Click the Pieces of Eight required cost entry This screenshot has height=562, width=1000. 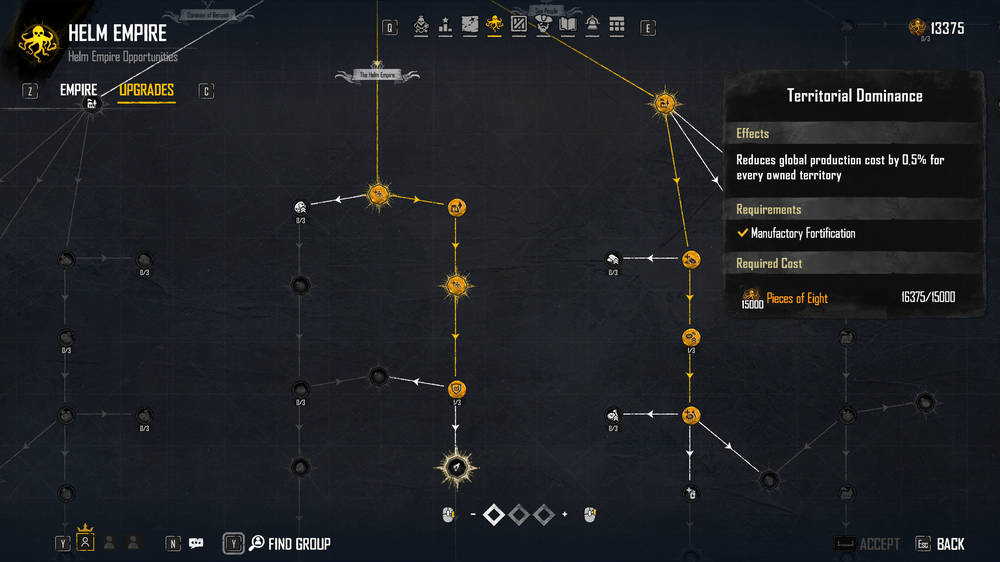point(797,298)
